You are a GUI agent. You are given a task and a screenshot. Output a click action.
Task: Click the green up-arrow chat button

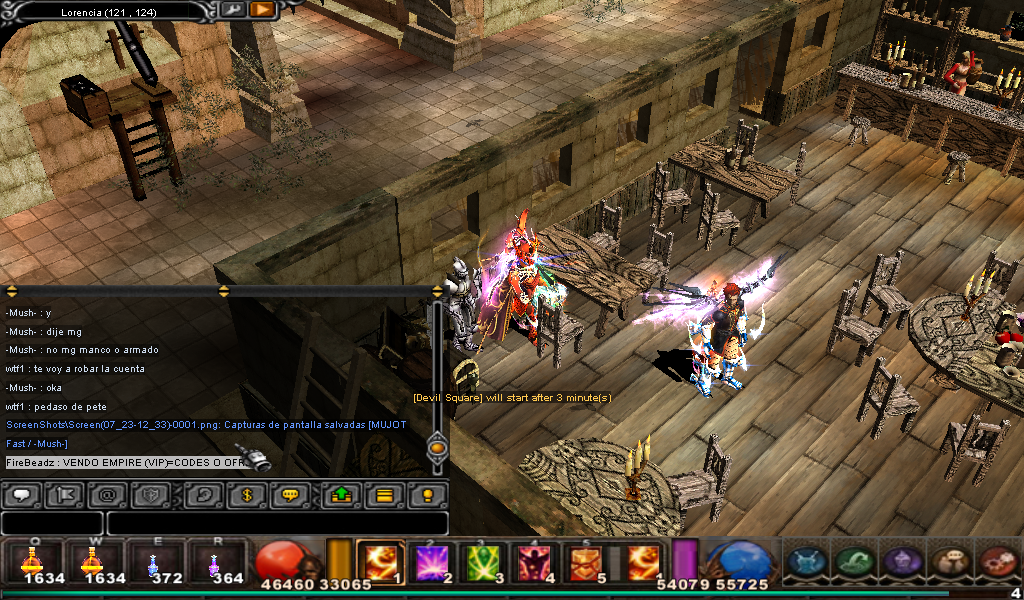pos(340,495)
